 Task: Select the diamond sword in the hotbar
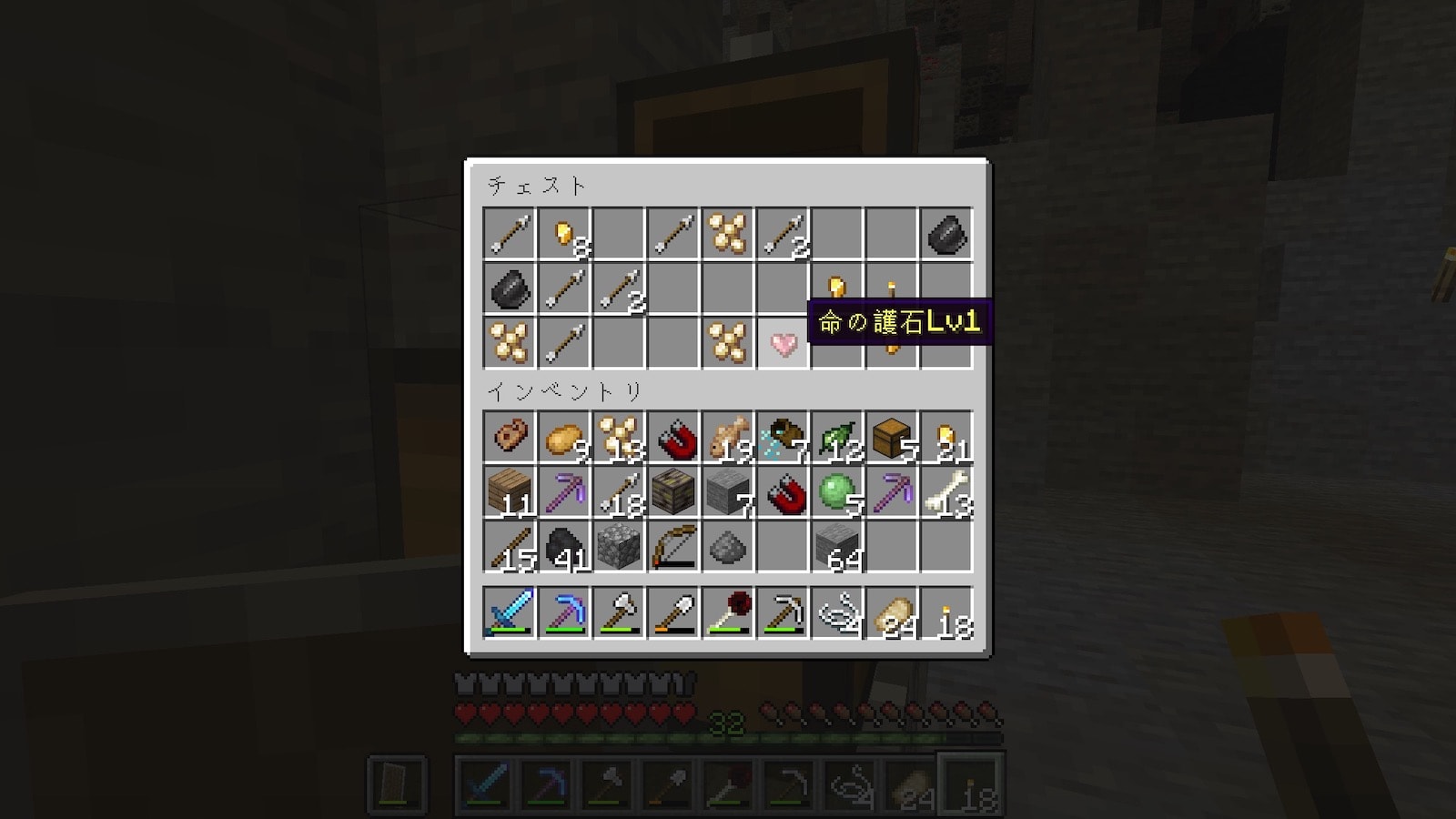point(510,612)
